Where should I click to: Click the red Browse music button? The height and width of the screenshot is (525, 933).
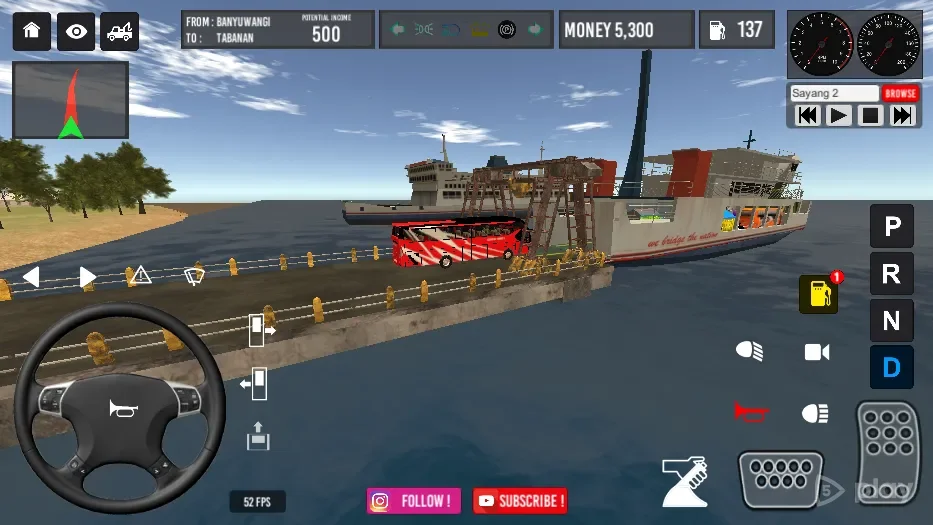[x=900, y=93]
